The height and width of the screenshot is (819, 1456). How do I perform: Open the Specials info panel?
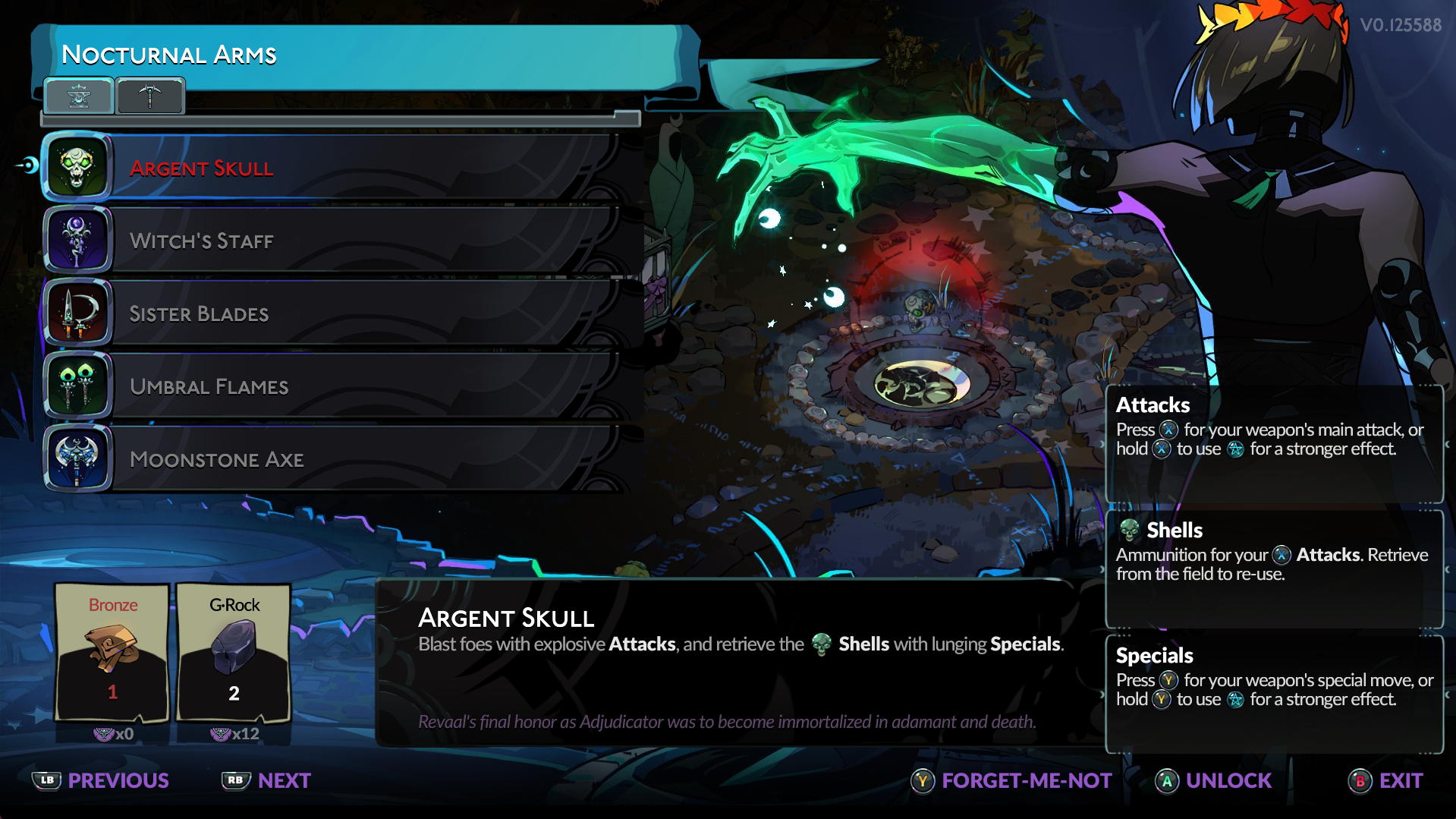click(x=1274, y=694)
